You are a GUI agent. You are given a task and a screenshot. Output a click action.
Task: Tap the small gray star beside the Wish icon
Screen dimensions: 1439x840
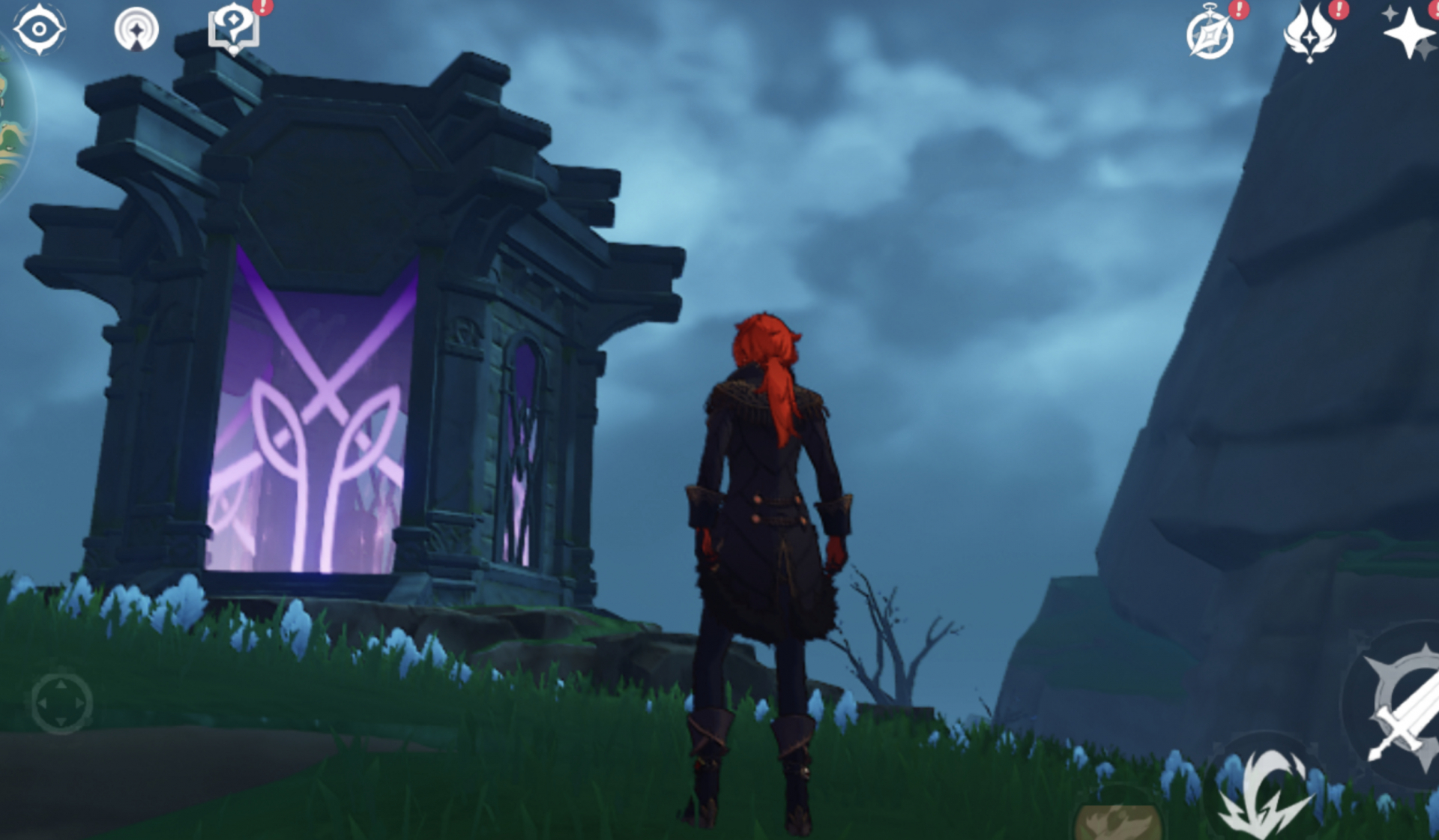pos(1390,13)
